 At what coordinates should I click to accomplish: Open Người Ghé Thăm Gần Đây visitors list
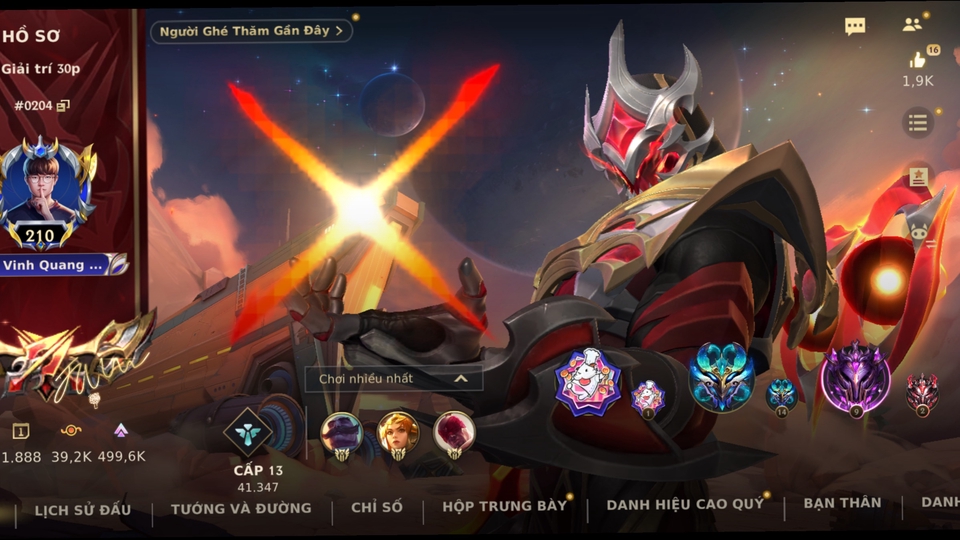pos(251,31)
